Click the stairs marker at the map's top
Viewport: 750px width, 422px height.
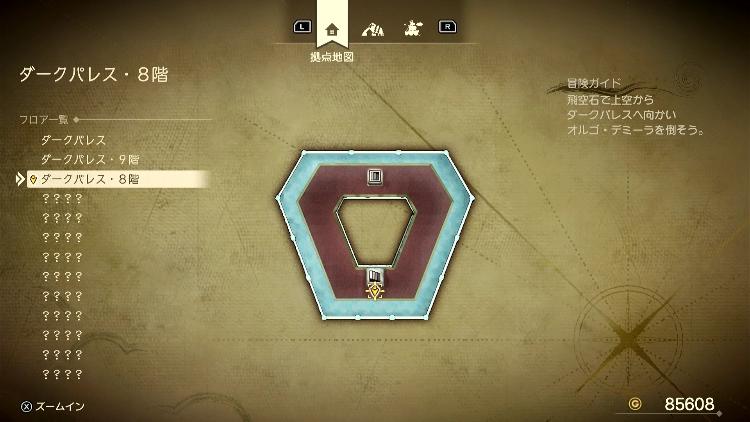tap(375, 177)
